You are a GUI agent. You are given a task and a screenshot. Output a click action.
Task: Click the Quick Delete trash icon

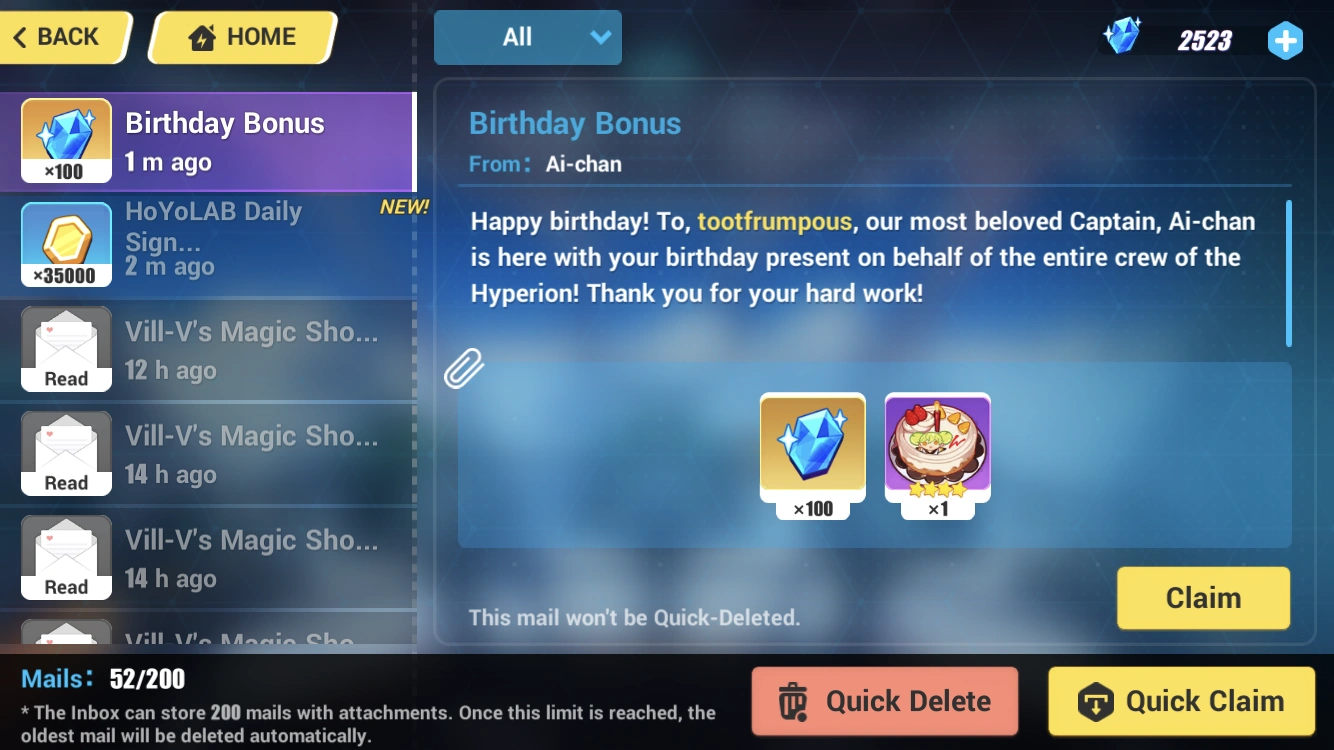795,701
